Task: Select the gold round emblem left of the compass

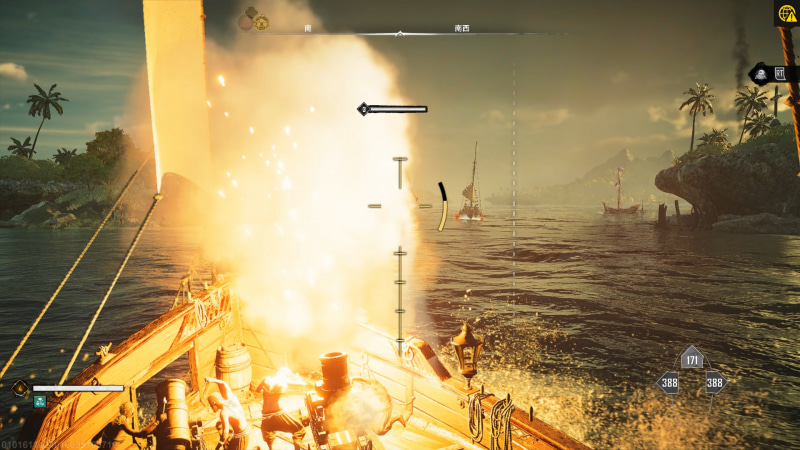Action: point(261,22)
